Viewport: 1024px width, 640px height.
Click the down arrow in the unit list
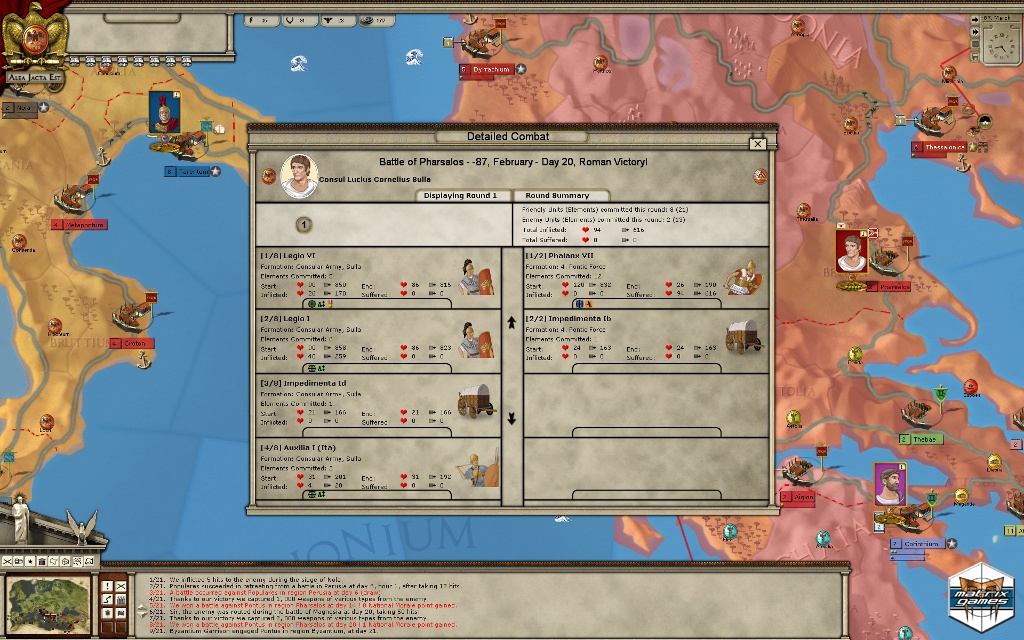click(512, 418)
